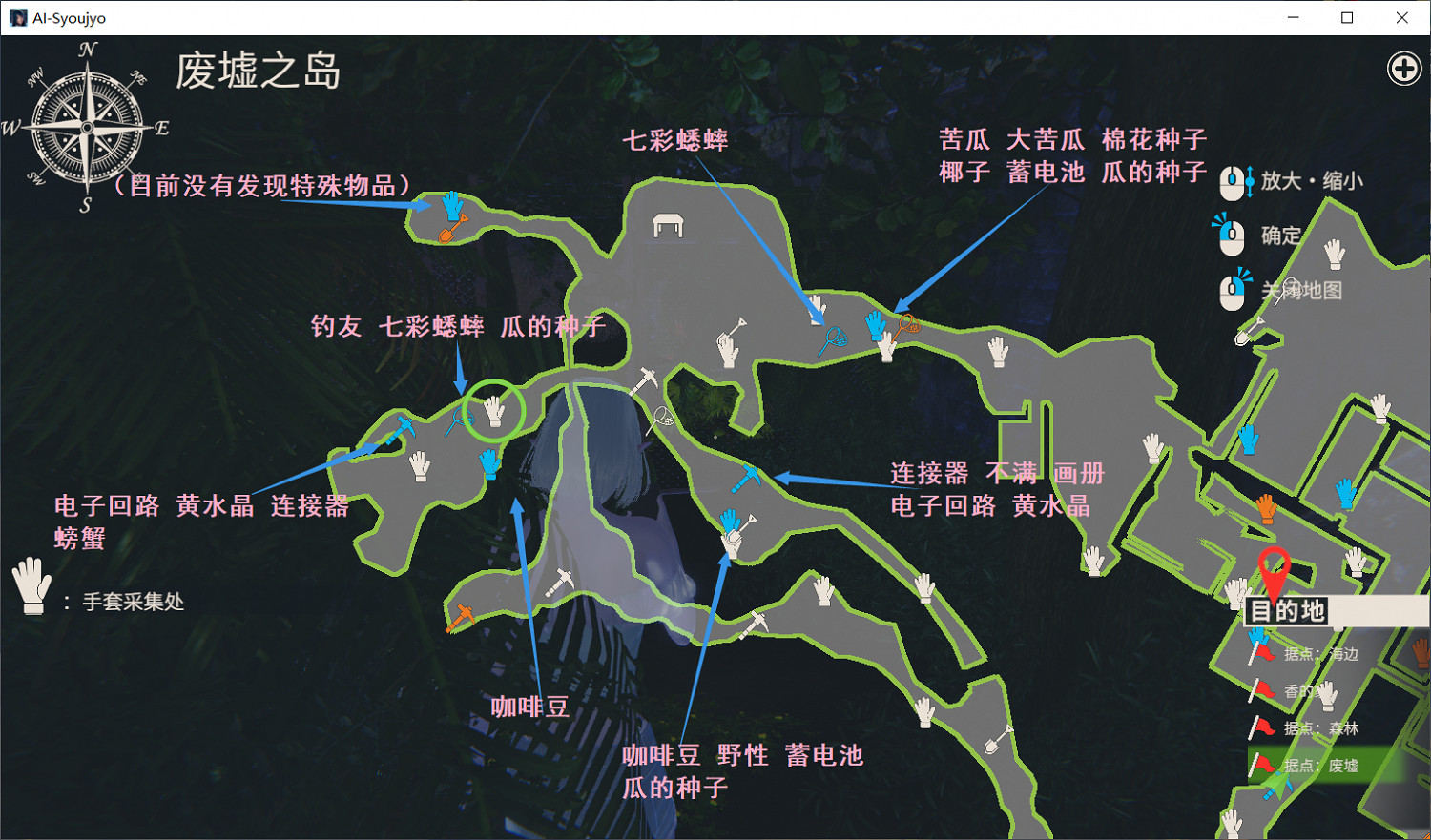Click the zoom-in plus icon at top right

[x=1402, y=69]
